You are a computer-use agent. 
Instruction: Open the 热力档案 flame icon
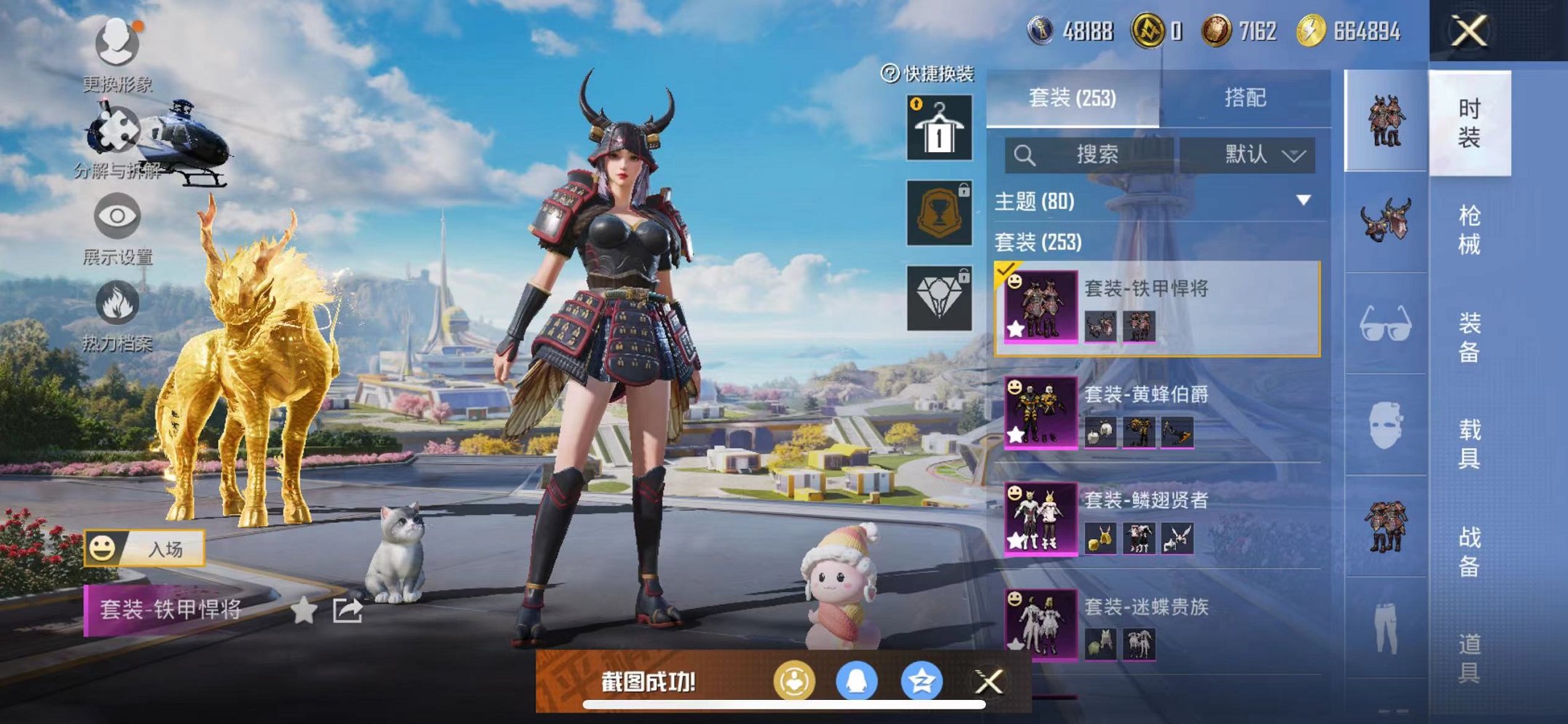click(117, 304)
